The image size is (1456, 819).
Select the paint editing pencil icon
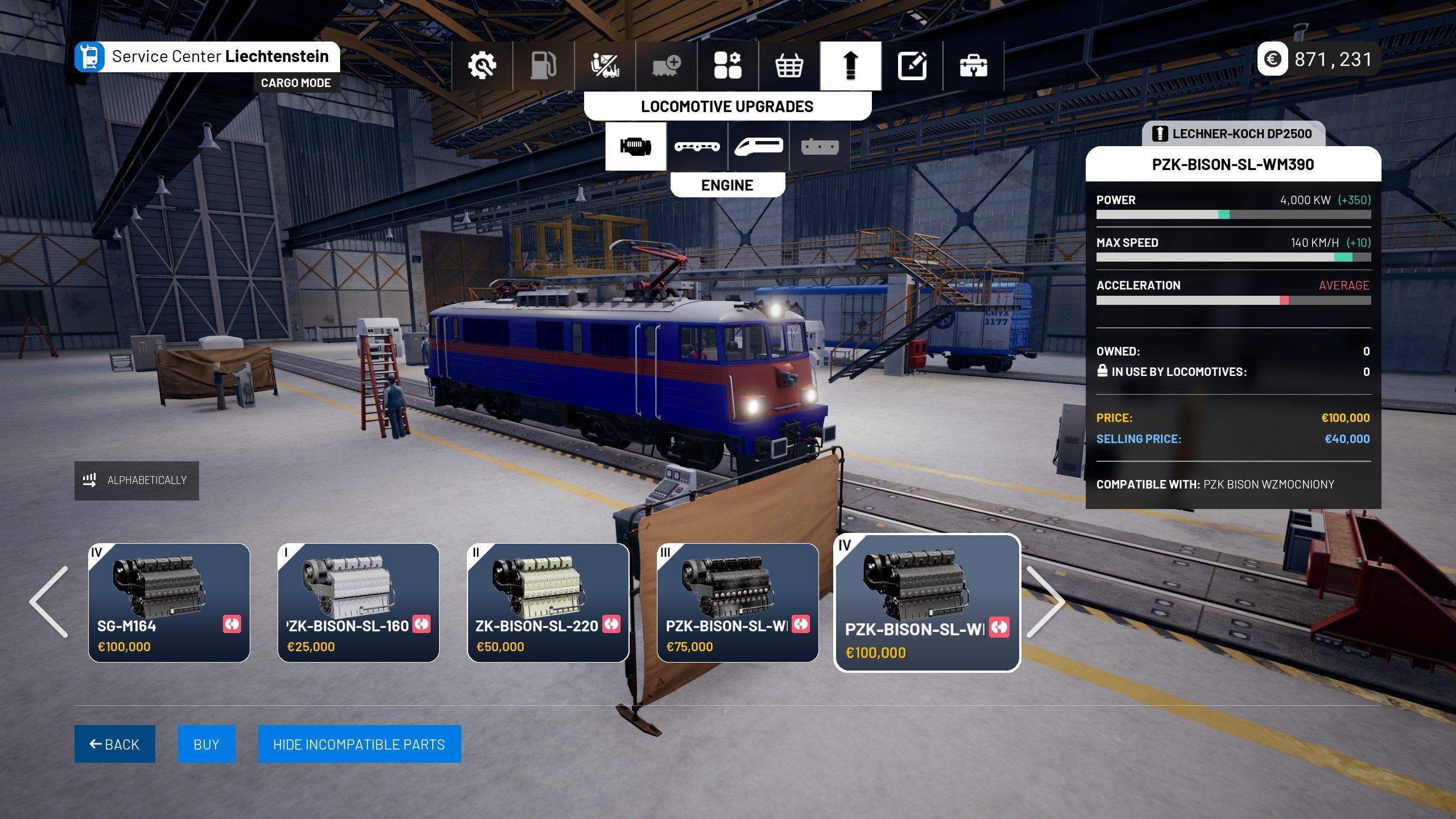(911, 65)
